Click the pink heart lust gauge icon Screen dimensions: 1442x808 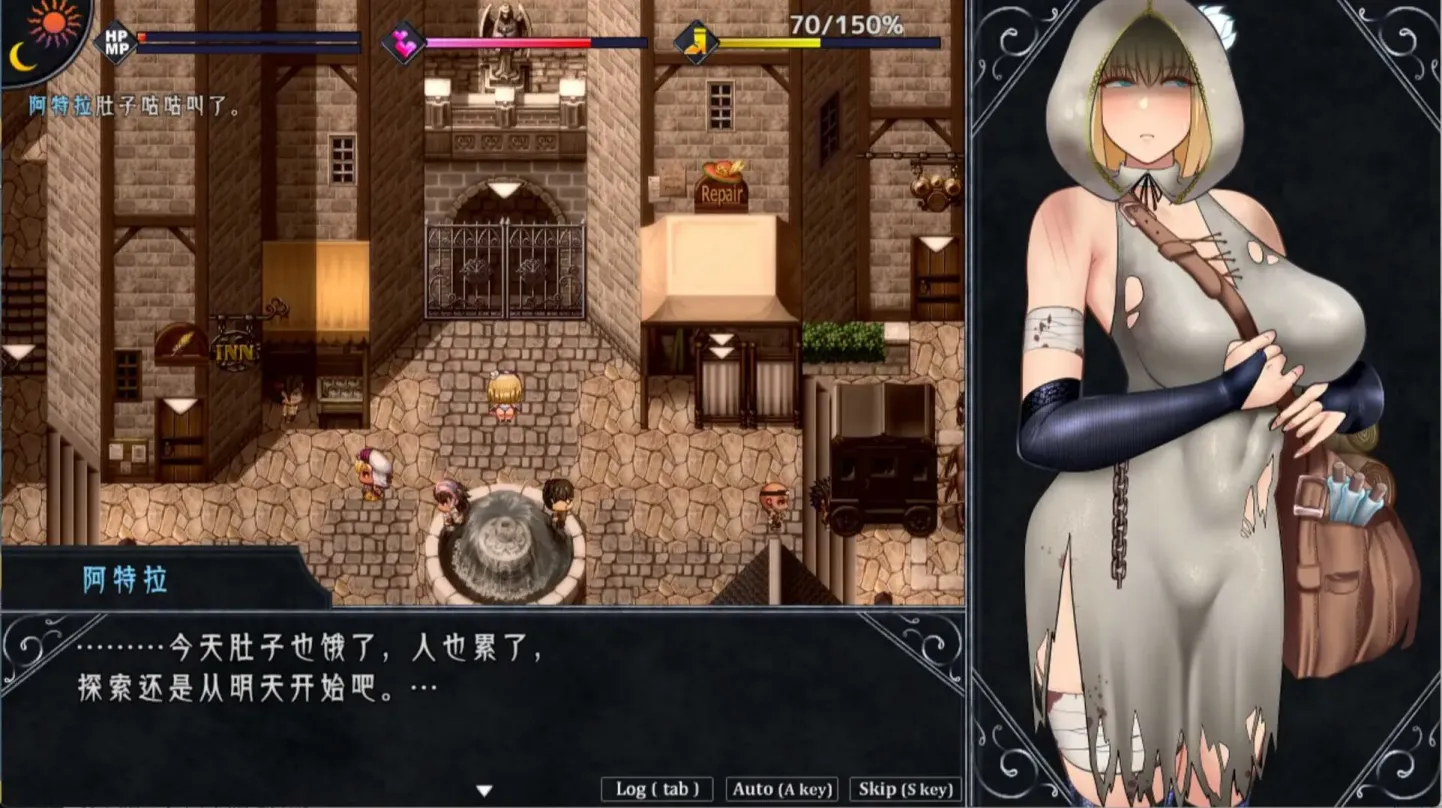(x=404, y=40)
